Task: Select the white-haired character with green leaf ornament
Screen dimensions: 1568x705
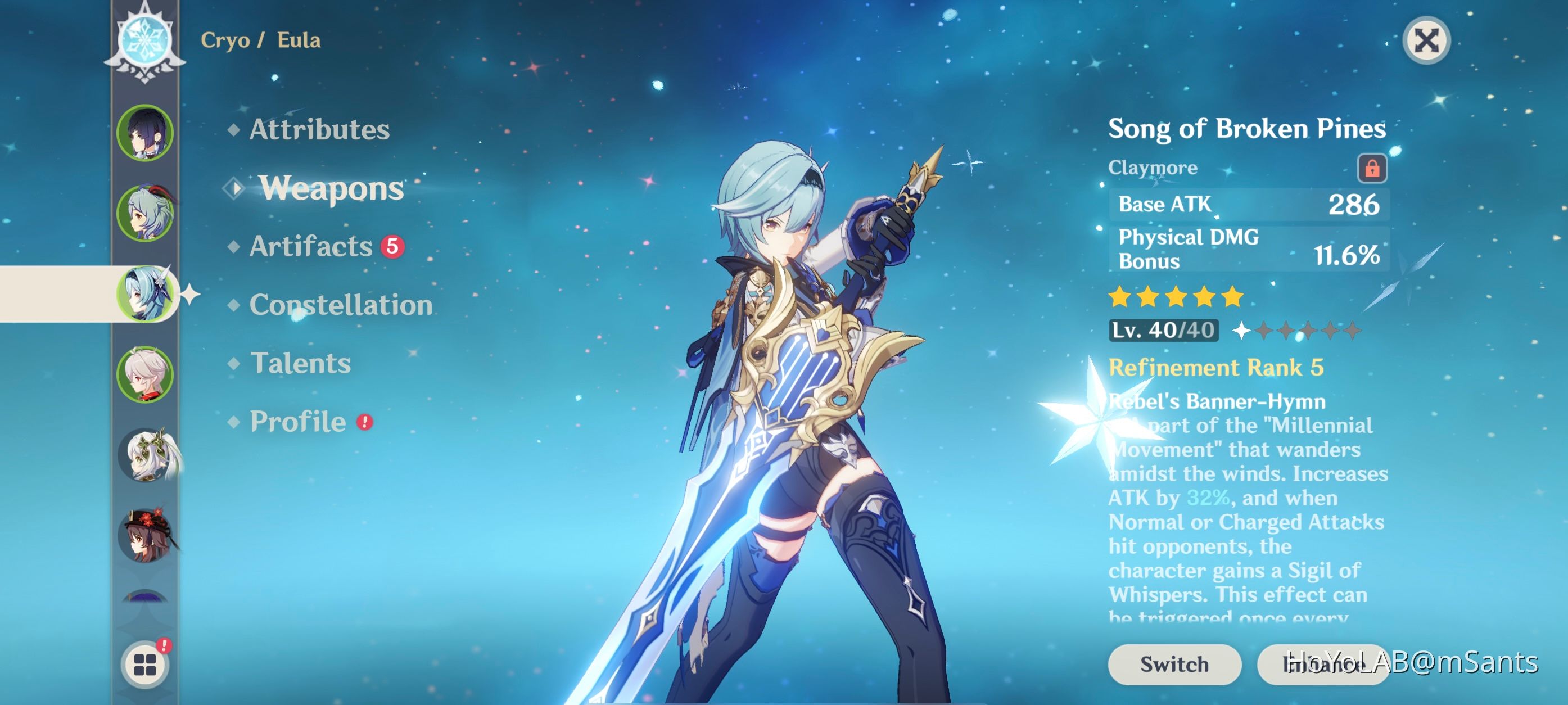Action: pyautogui.click(x=146, y=455)
